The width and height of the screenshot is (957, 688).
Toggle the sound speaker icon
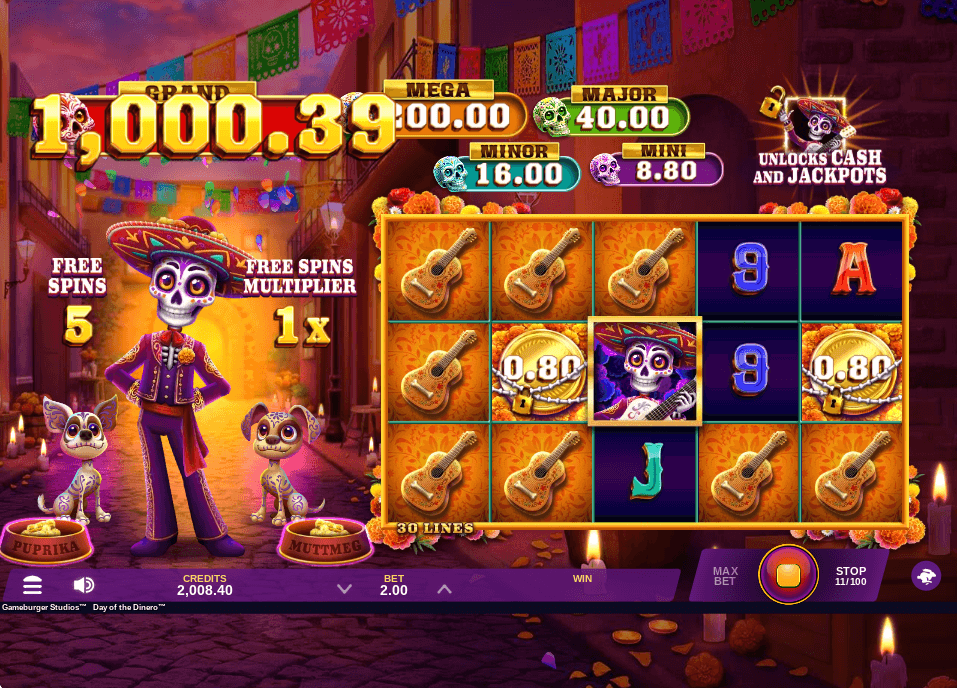coord(84,585)
